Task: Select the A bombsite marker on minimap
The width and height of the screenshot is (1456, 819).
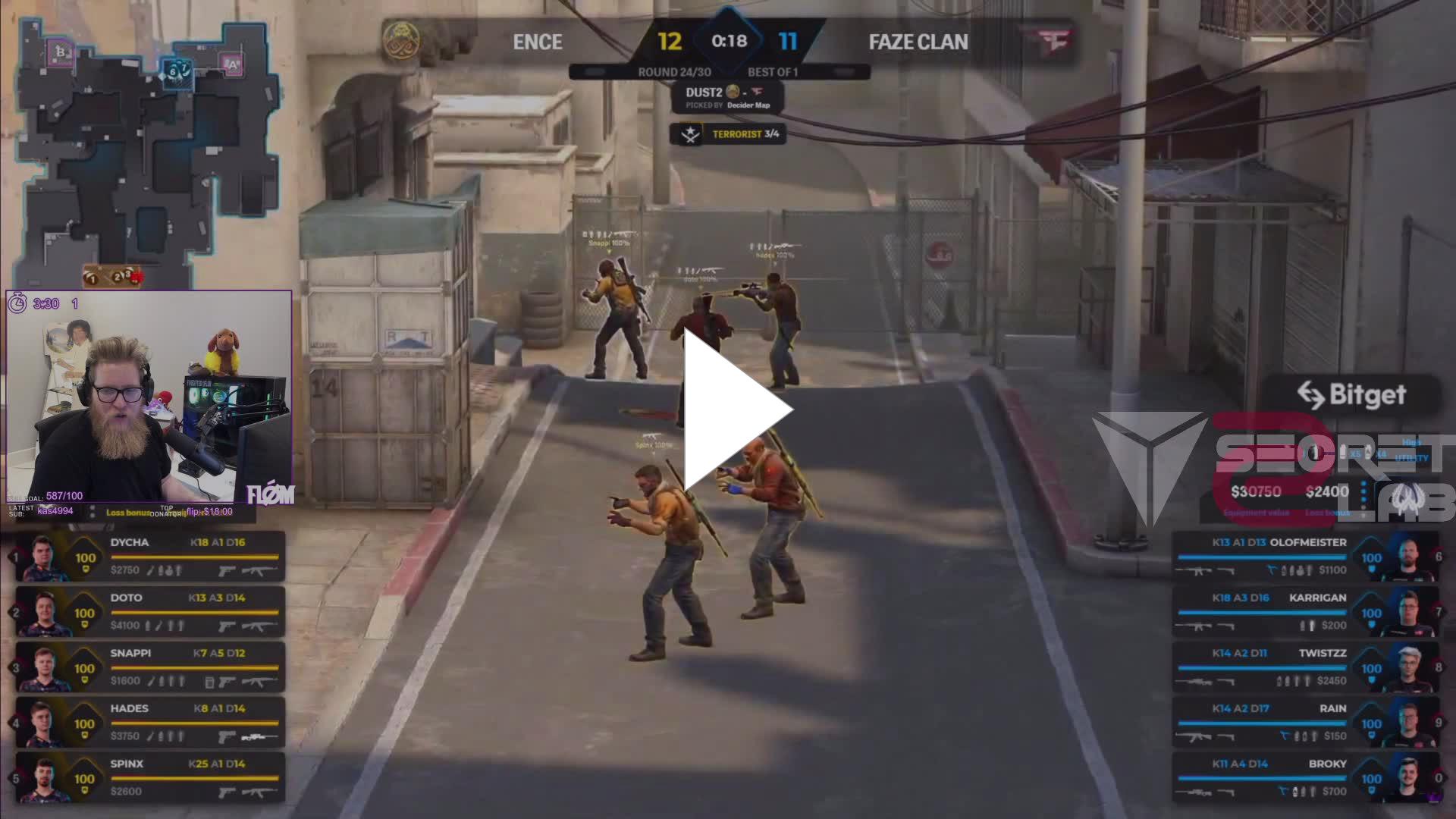Action: click(x=233, y=65)
